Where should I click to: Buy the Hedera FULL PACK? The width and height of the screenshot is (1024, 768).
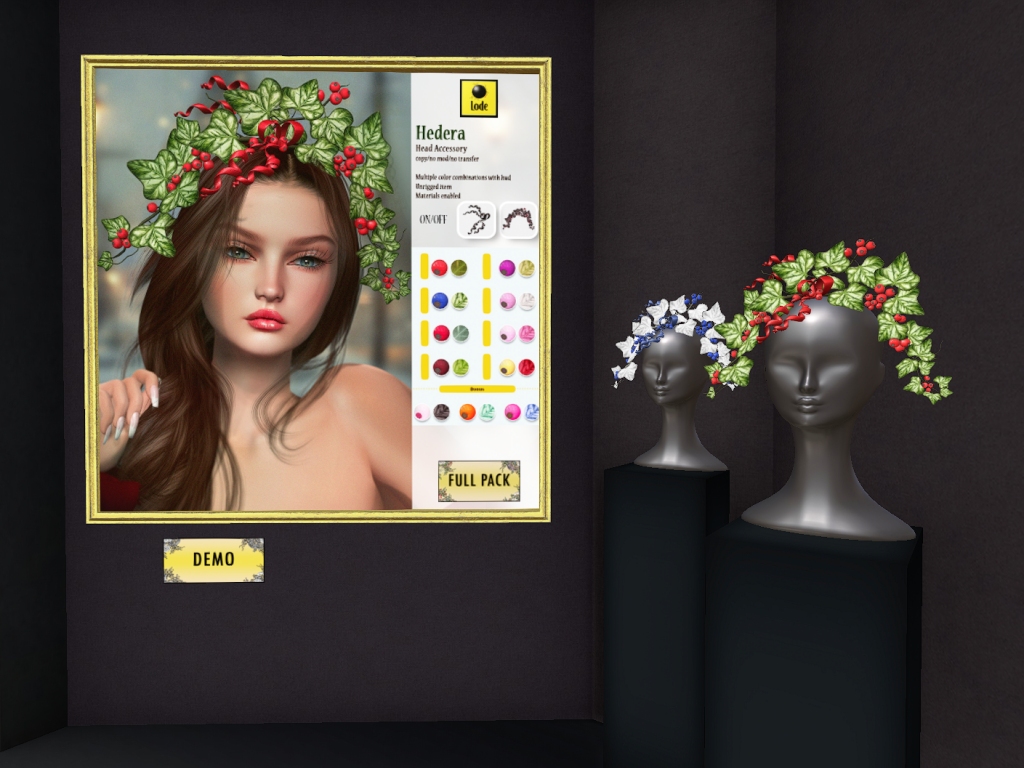point(478,480)
